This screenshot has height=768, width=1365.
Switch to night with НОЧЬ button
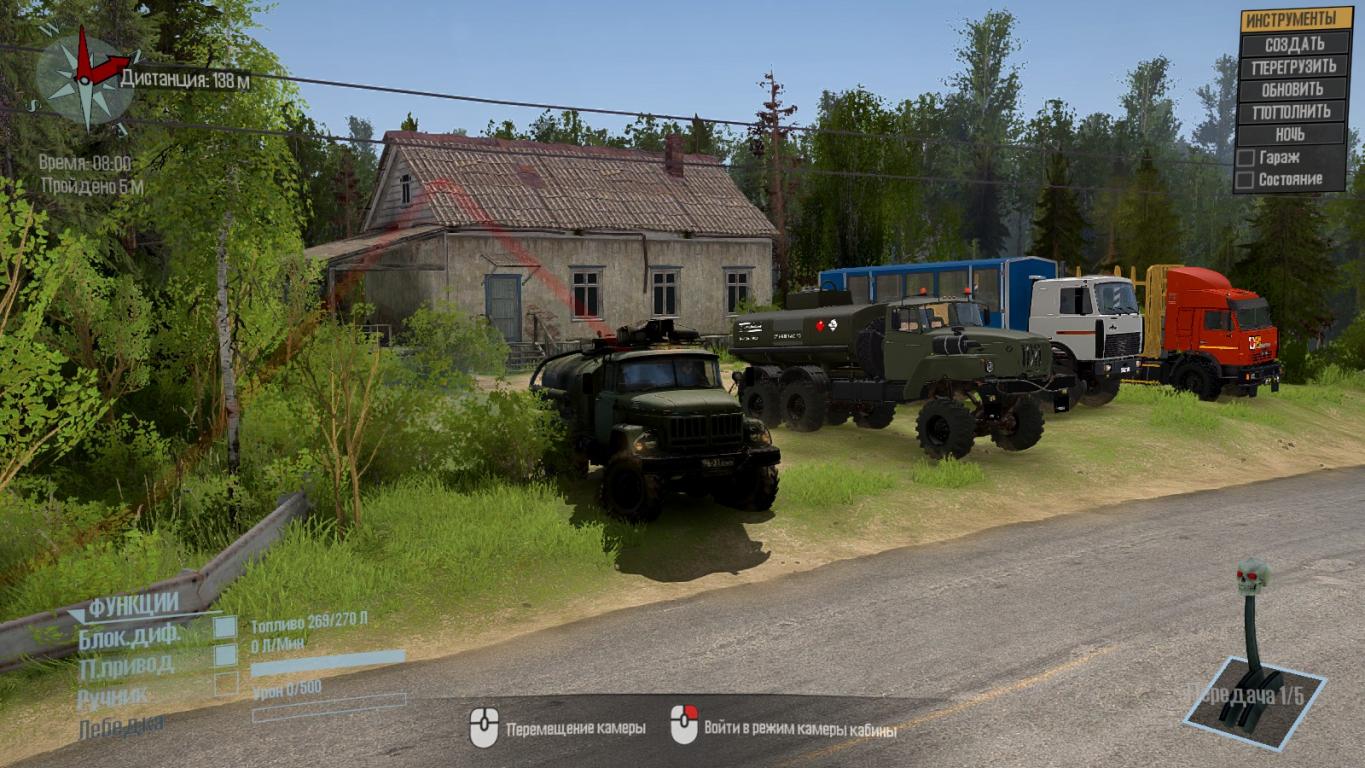pyautogui.click(x=1294, y=134)
